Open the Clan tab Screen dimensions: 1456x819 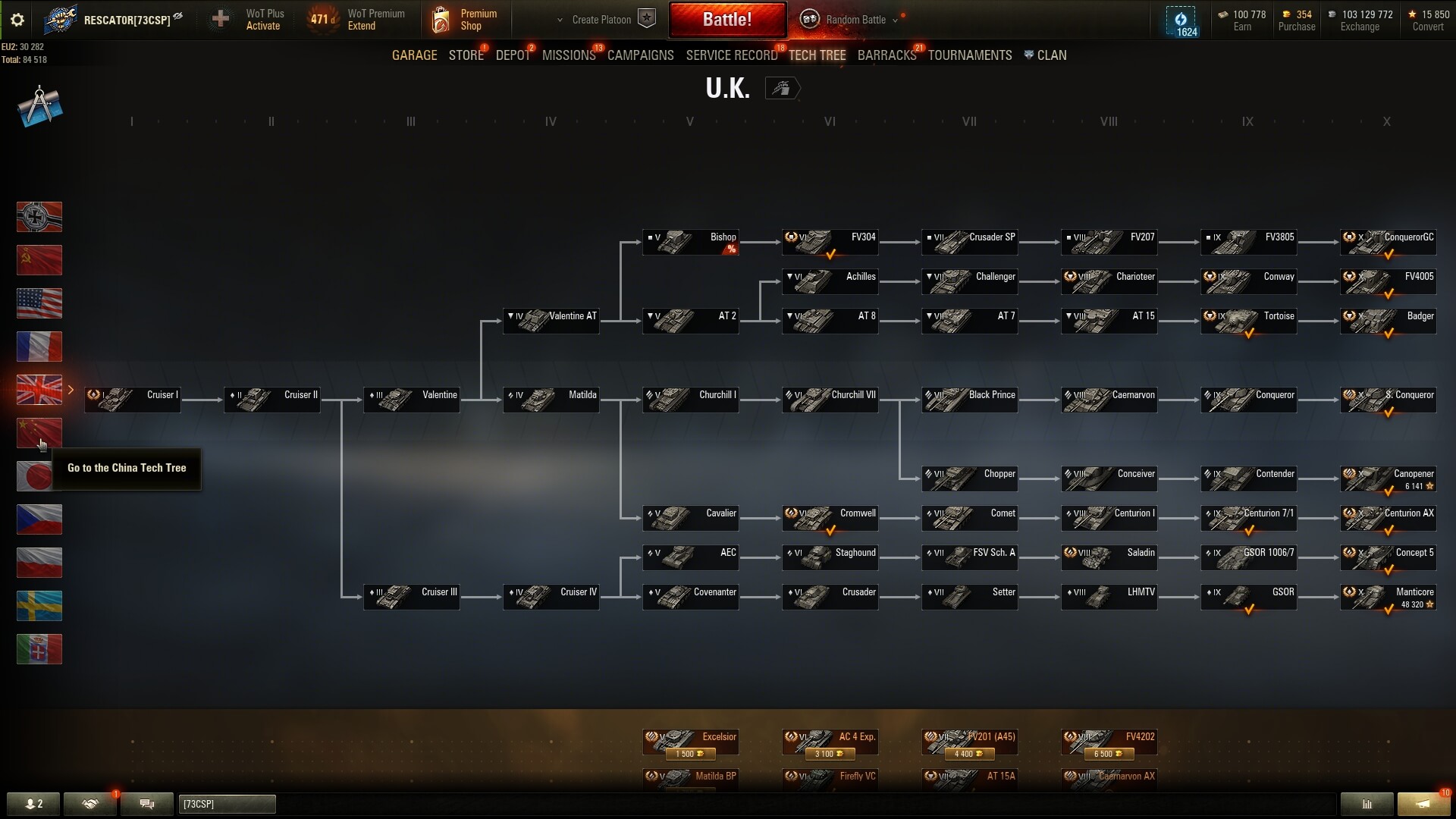coord(1051,55)
